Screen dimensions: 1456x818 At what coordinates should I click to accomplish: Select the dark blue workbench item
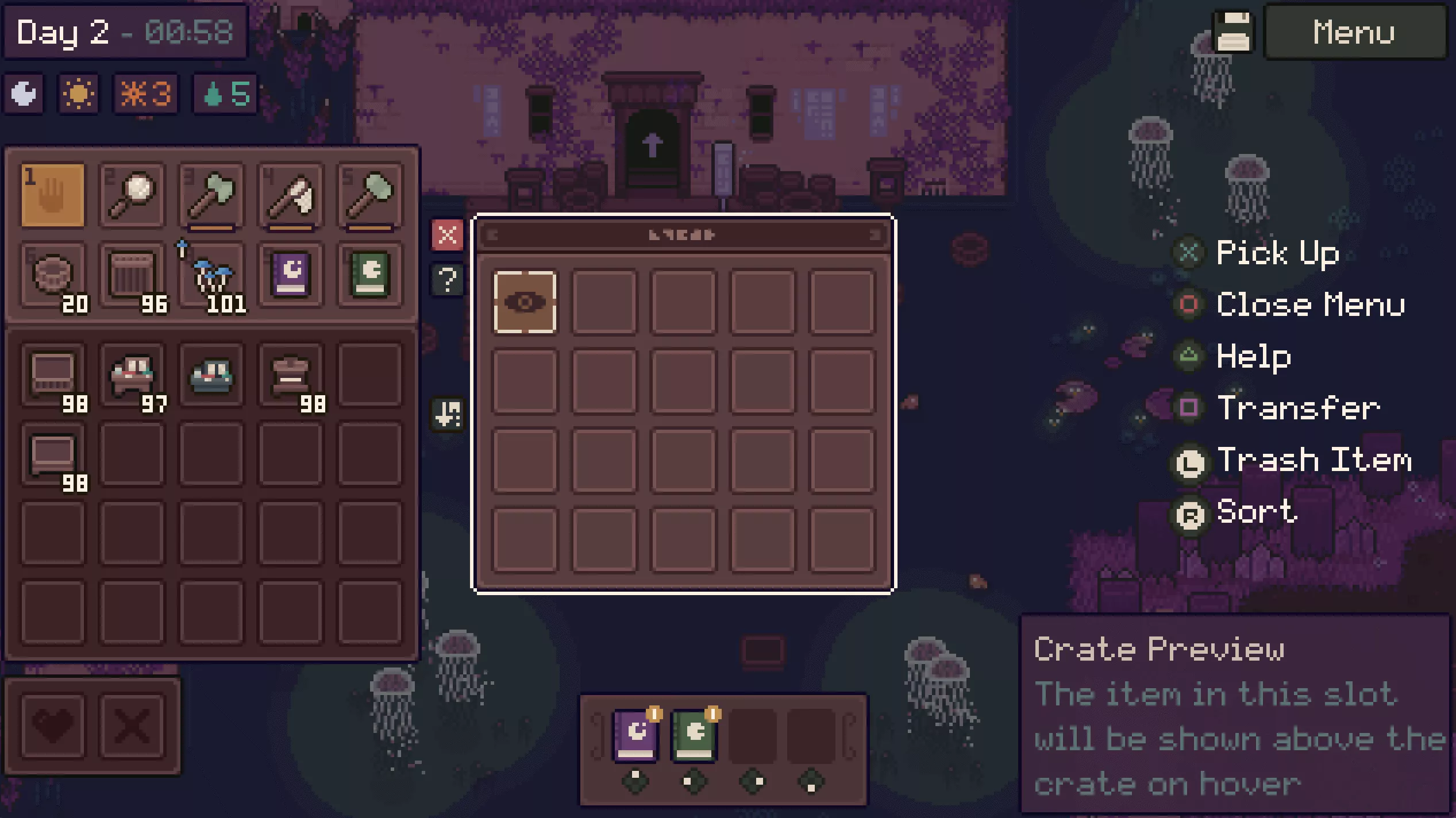211,376
